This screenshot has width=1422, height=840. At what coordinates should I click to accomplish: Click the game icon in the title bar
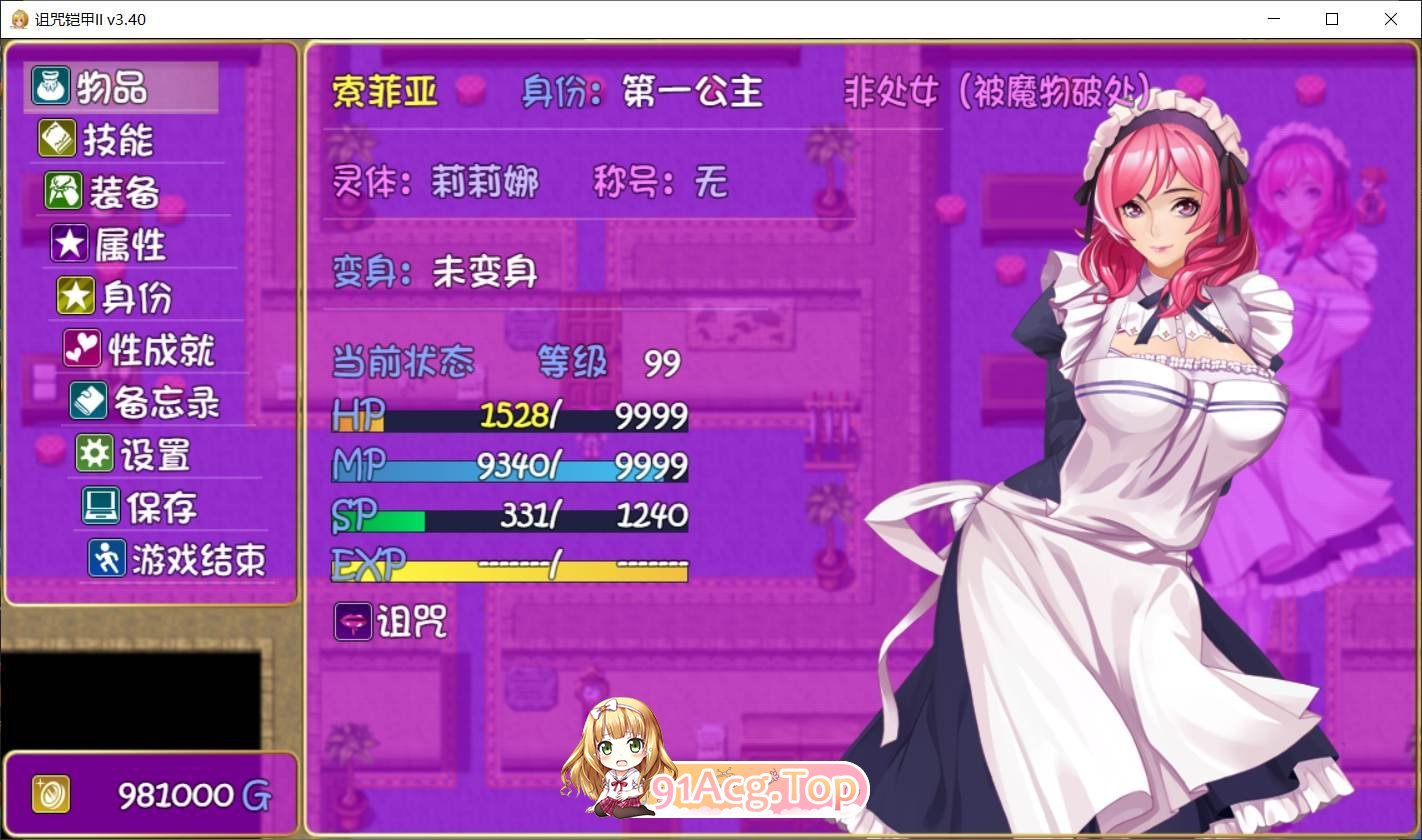pyautogui.click(x=18, y=19)
